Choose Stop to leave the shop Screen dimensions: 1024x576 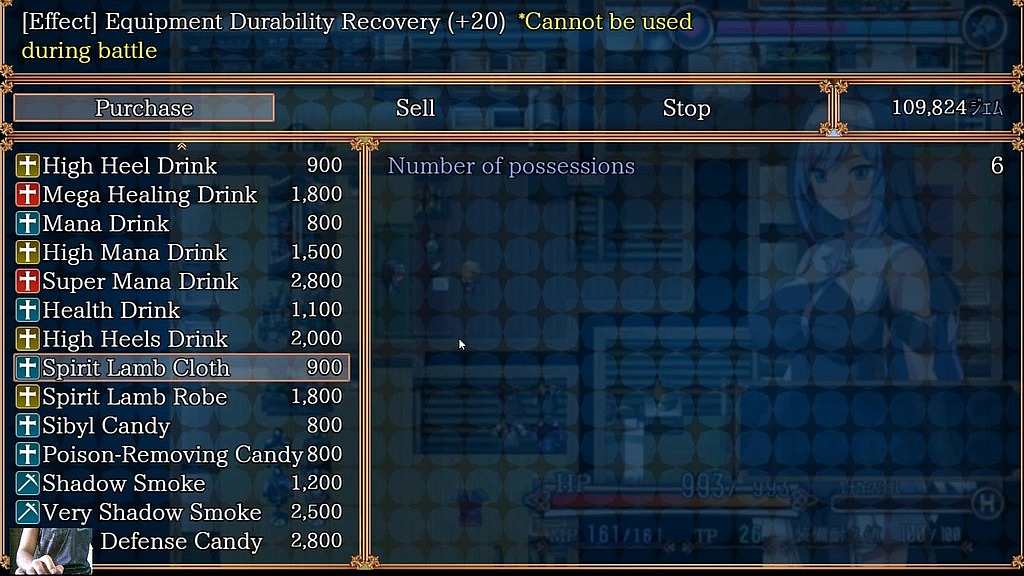(x=686, y=108)
